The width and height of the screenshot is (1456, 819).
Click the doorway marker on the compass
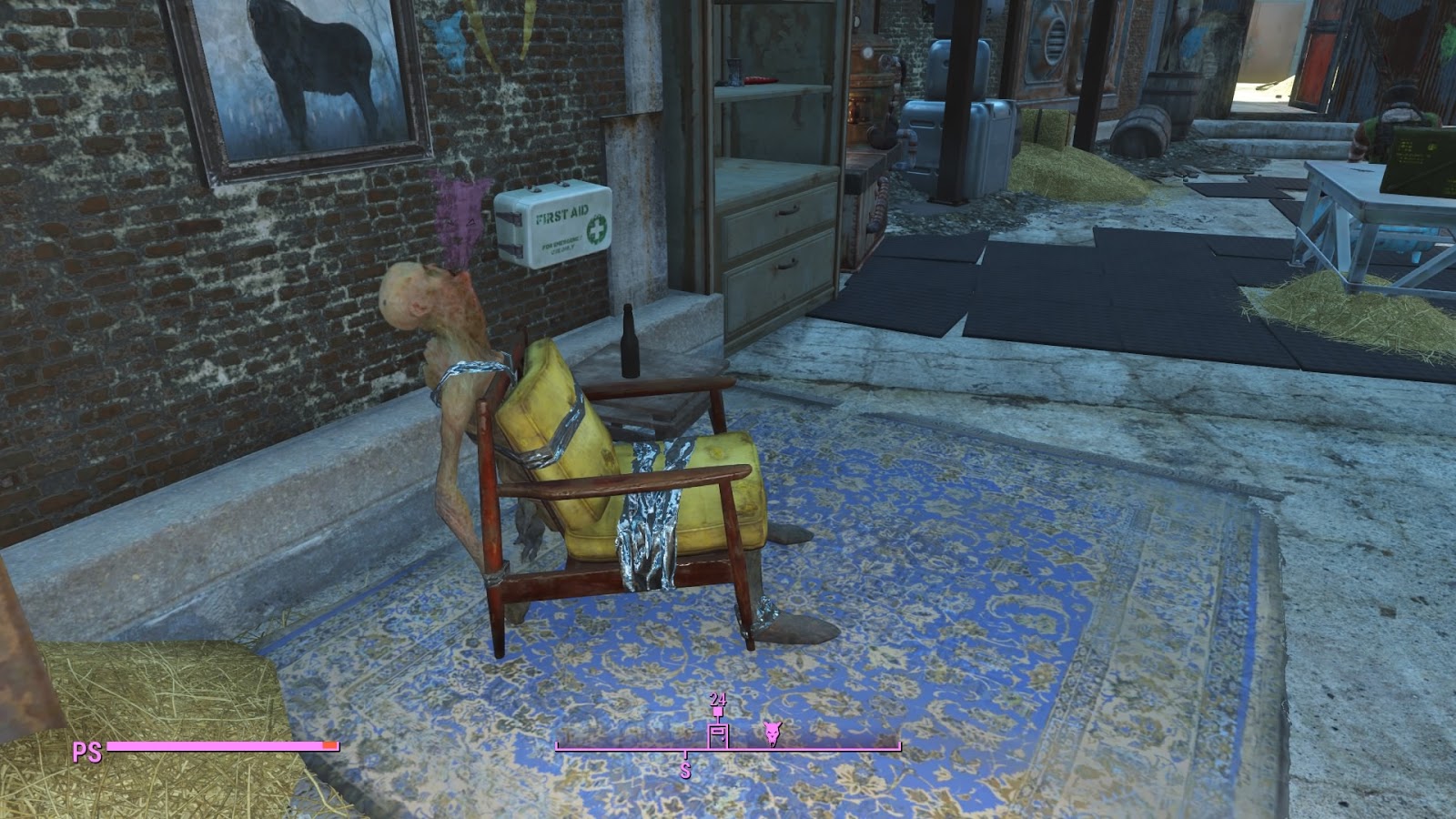point(719,733)
